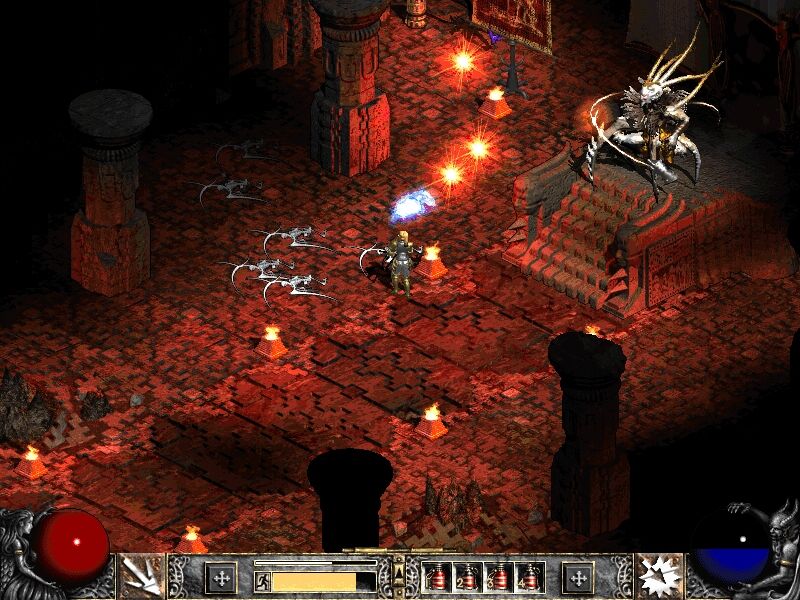The width and height of the screenshot is (800, 600).
Task: Use the red potion in belt slot 3
Action: point(498,577)
